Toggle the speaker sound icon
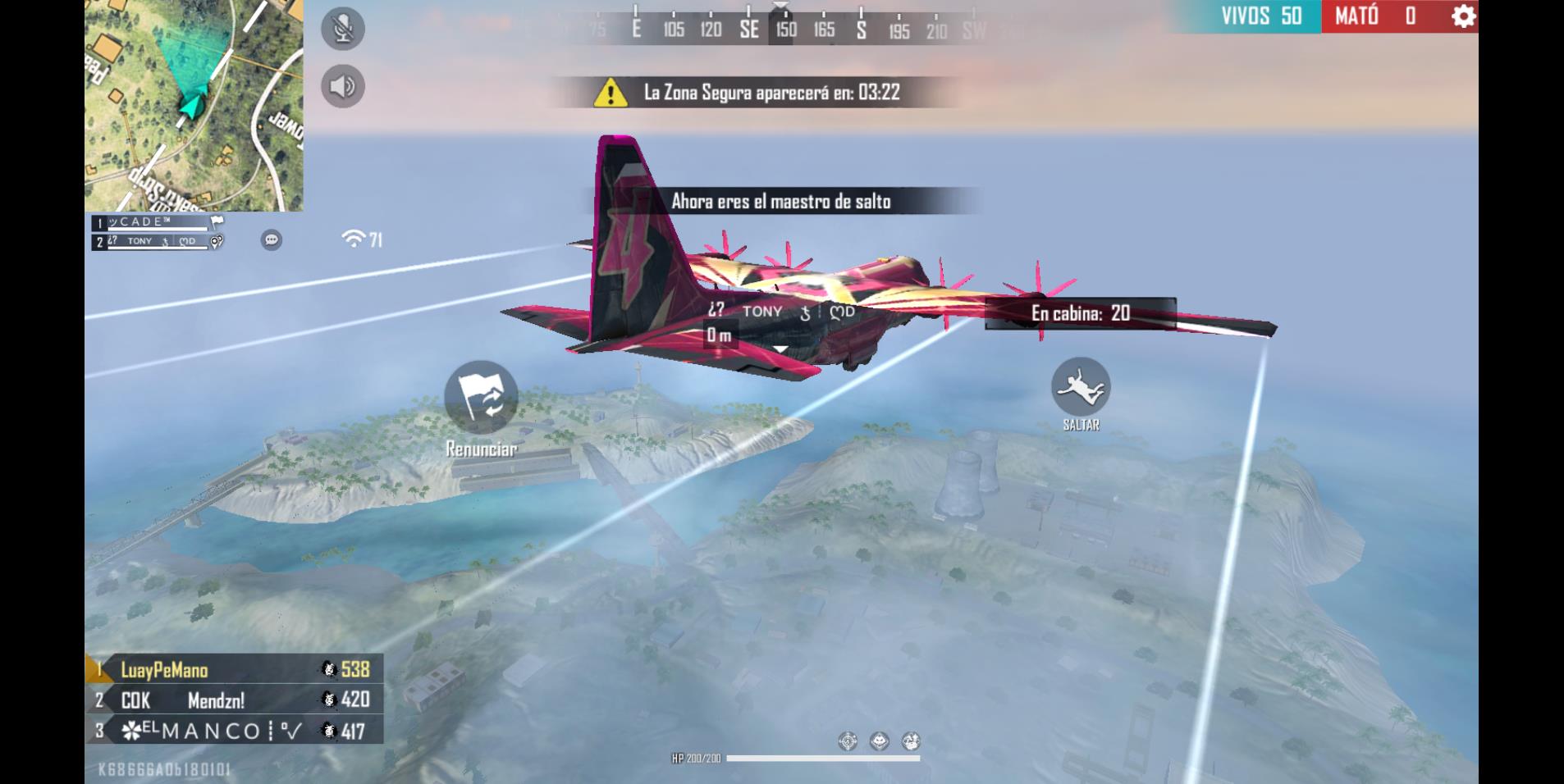Viewport: 1564px width, 784px height. (342, 86)
